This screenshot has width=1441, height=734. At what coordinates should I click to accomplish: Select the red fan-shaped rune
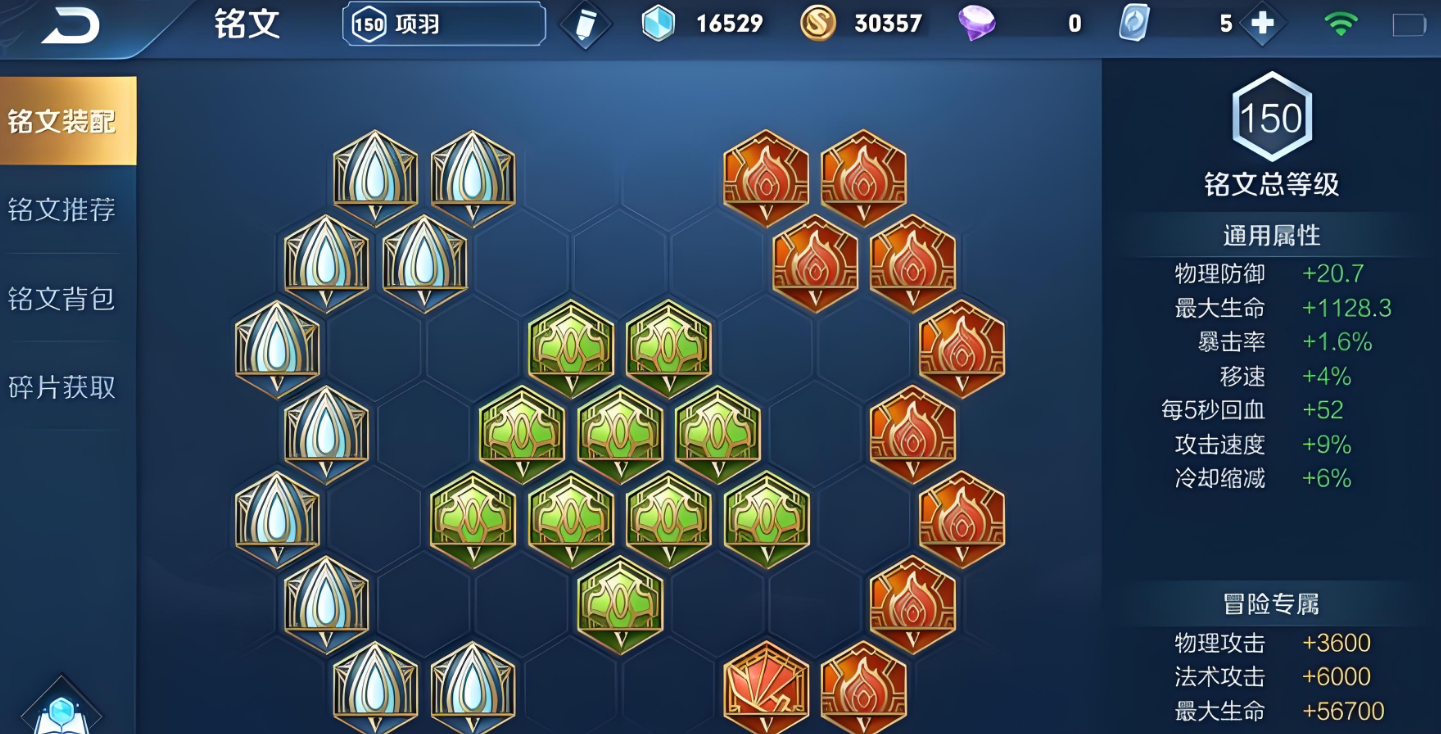pyautogui.click(x=766, y=688)
